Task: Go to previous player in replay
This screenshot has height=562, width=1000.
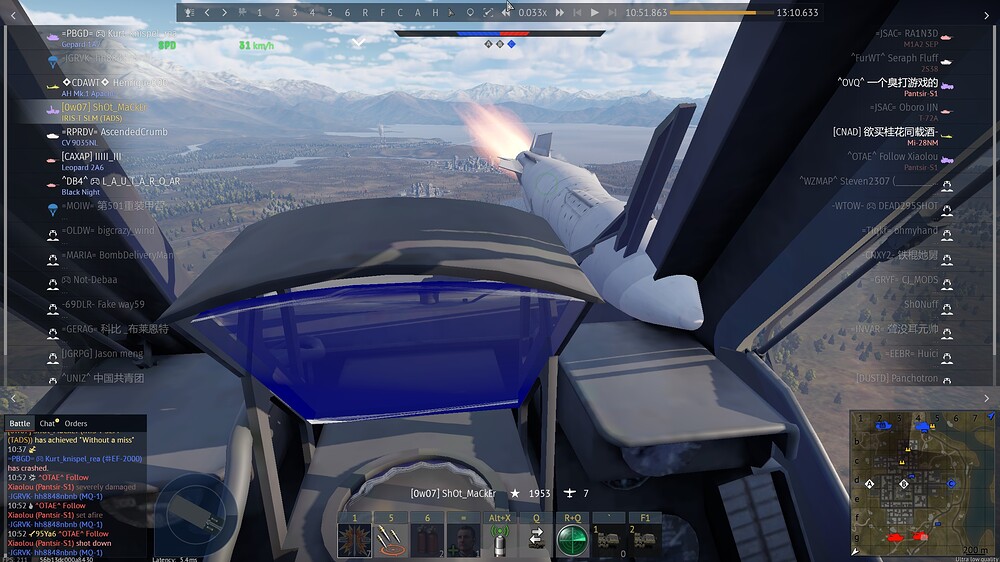Action: coord(207,12)
